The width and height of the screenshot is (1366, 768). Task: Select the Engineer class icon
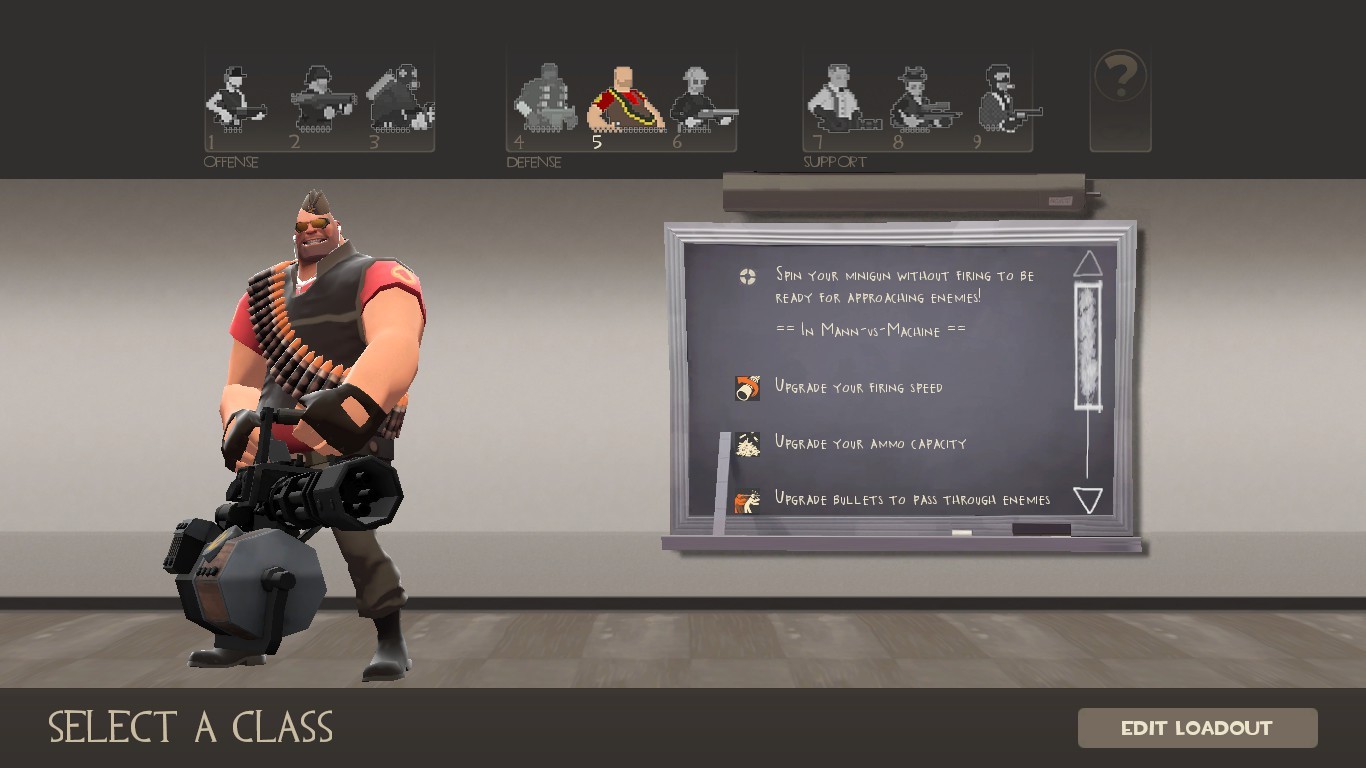point(700,95)
